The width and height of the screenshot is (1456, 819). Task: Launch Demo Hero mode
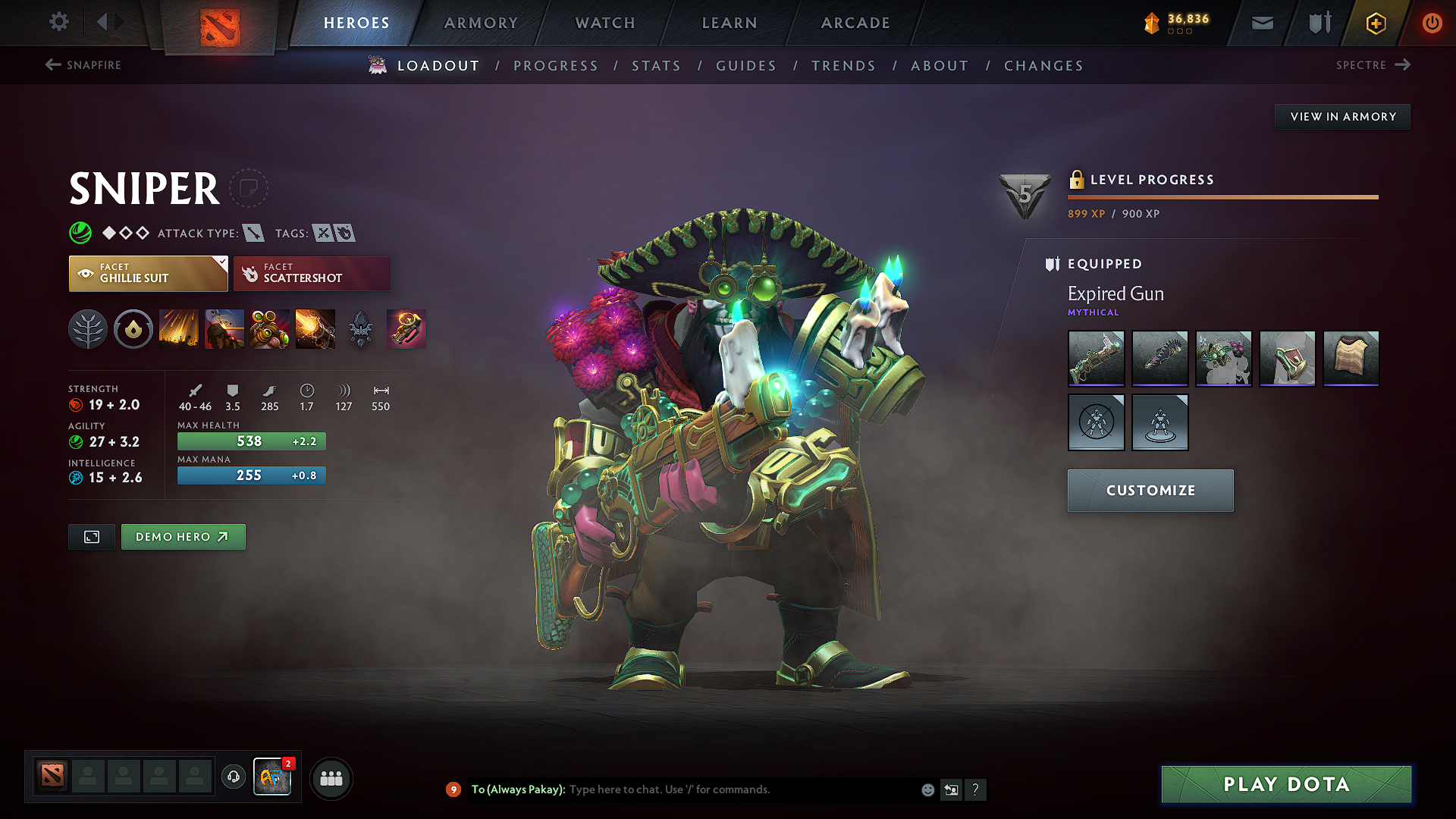coord(183,537)
